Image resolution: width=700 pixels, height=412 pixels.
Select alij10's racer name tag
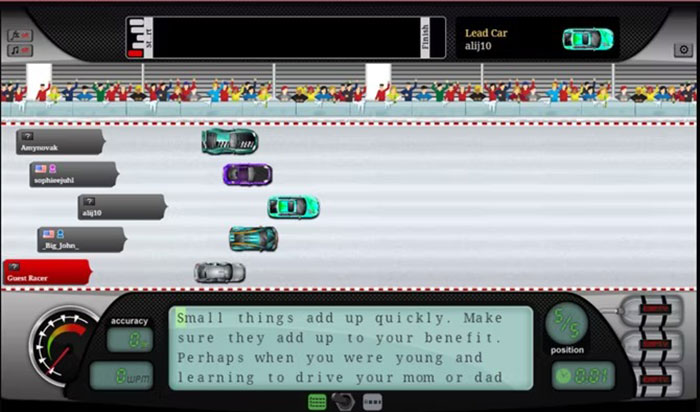(x=118, y=208)
